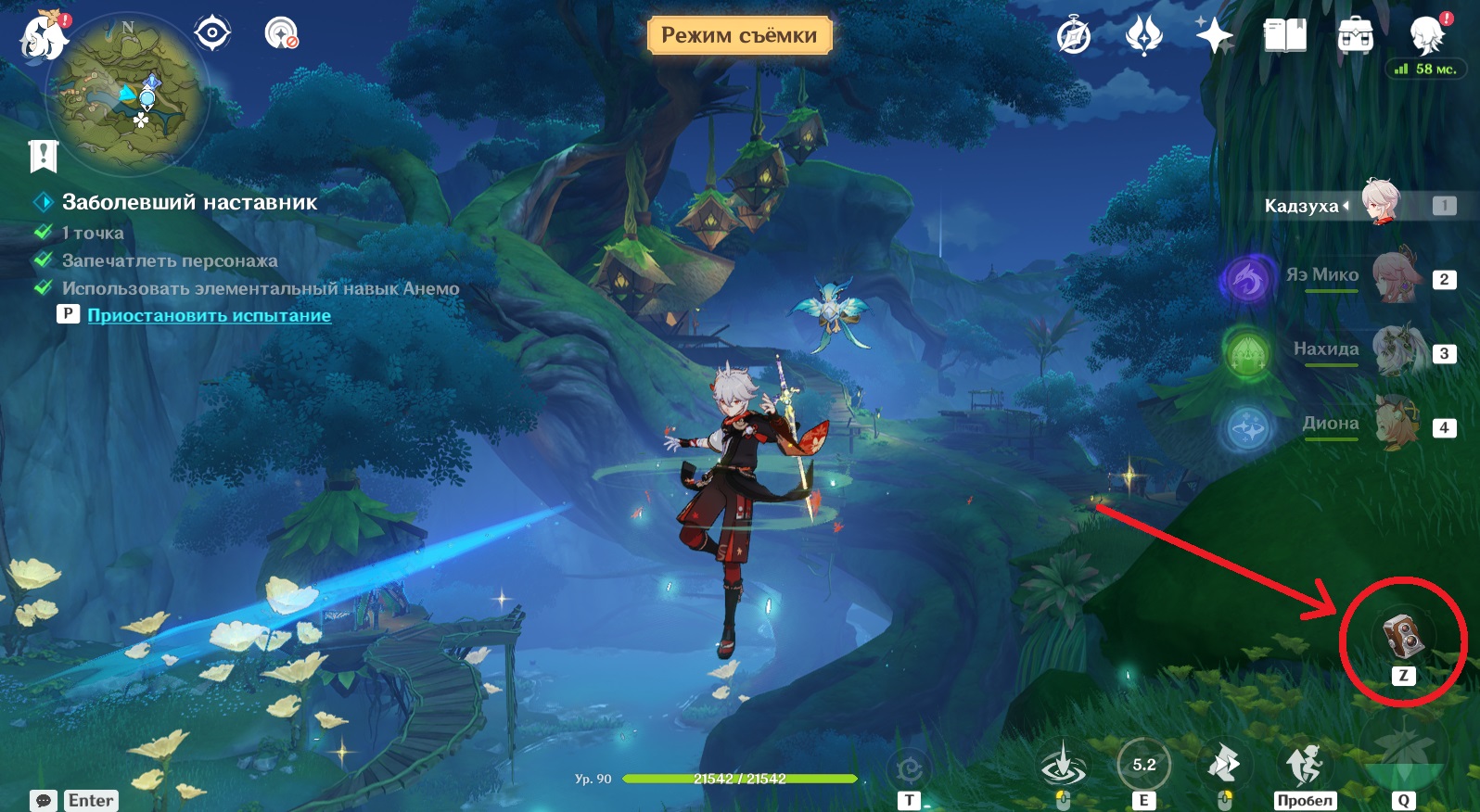Open the circular minimap

click(128, 95)
